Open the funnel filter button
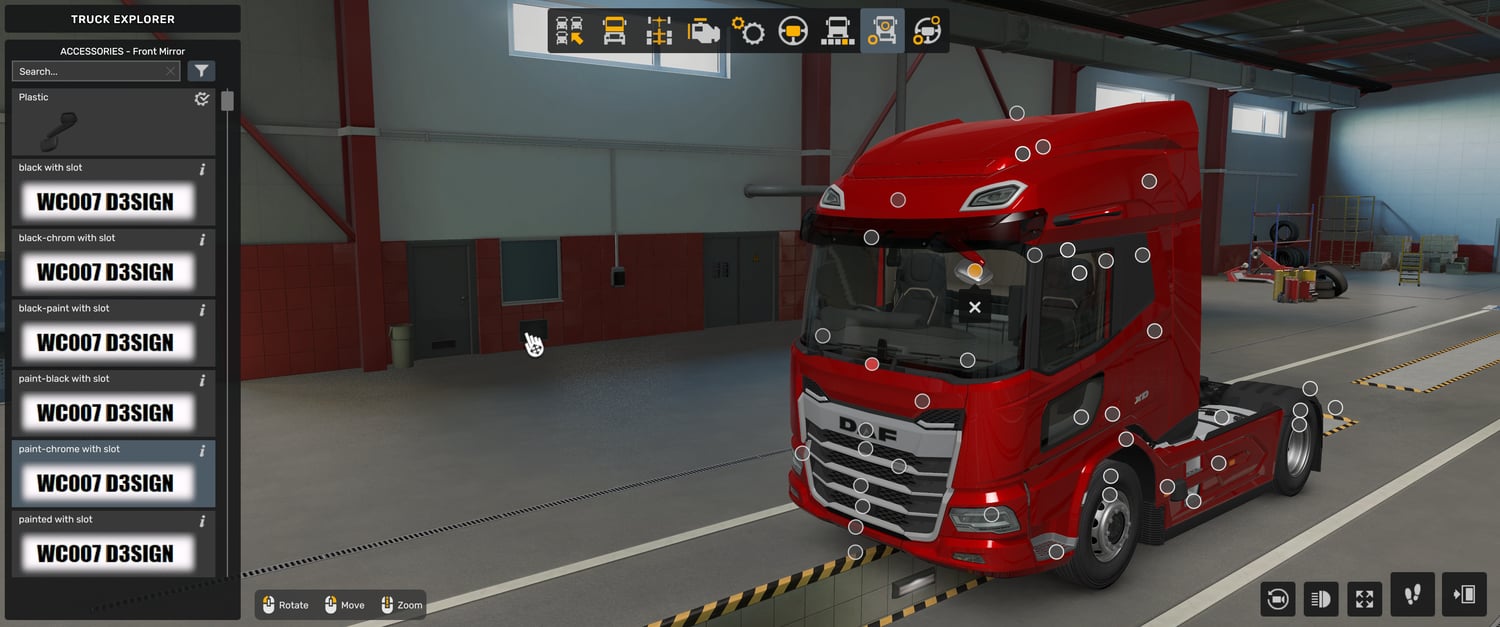This screenshot has height=627, width=1500. point(202,71)
